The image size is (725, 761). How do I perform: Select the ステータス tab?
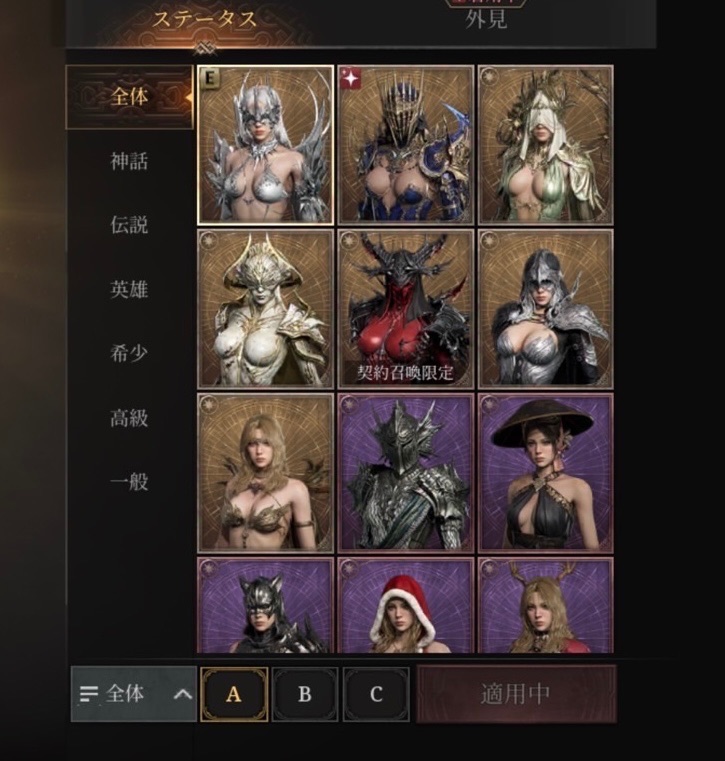(206, 19)
